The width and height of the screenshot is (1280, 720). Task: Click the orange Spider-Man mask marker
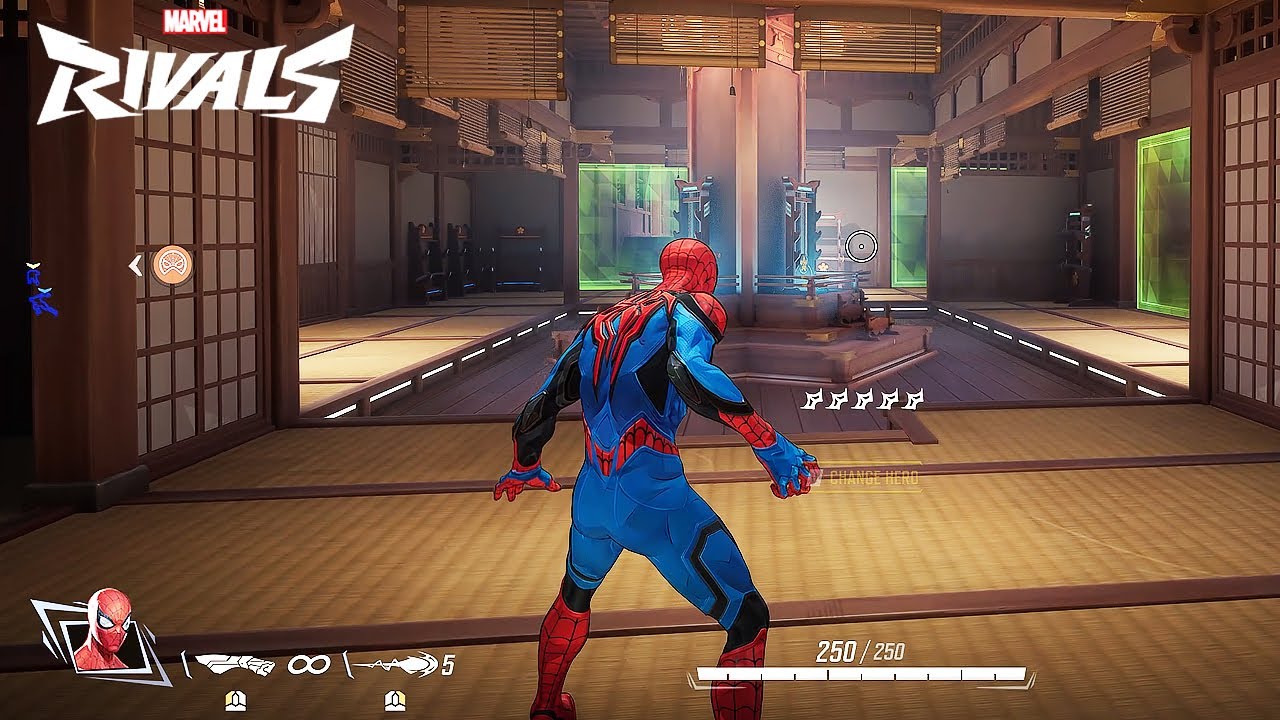coord(173,265)
